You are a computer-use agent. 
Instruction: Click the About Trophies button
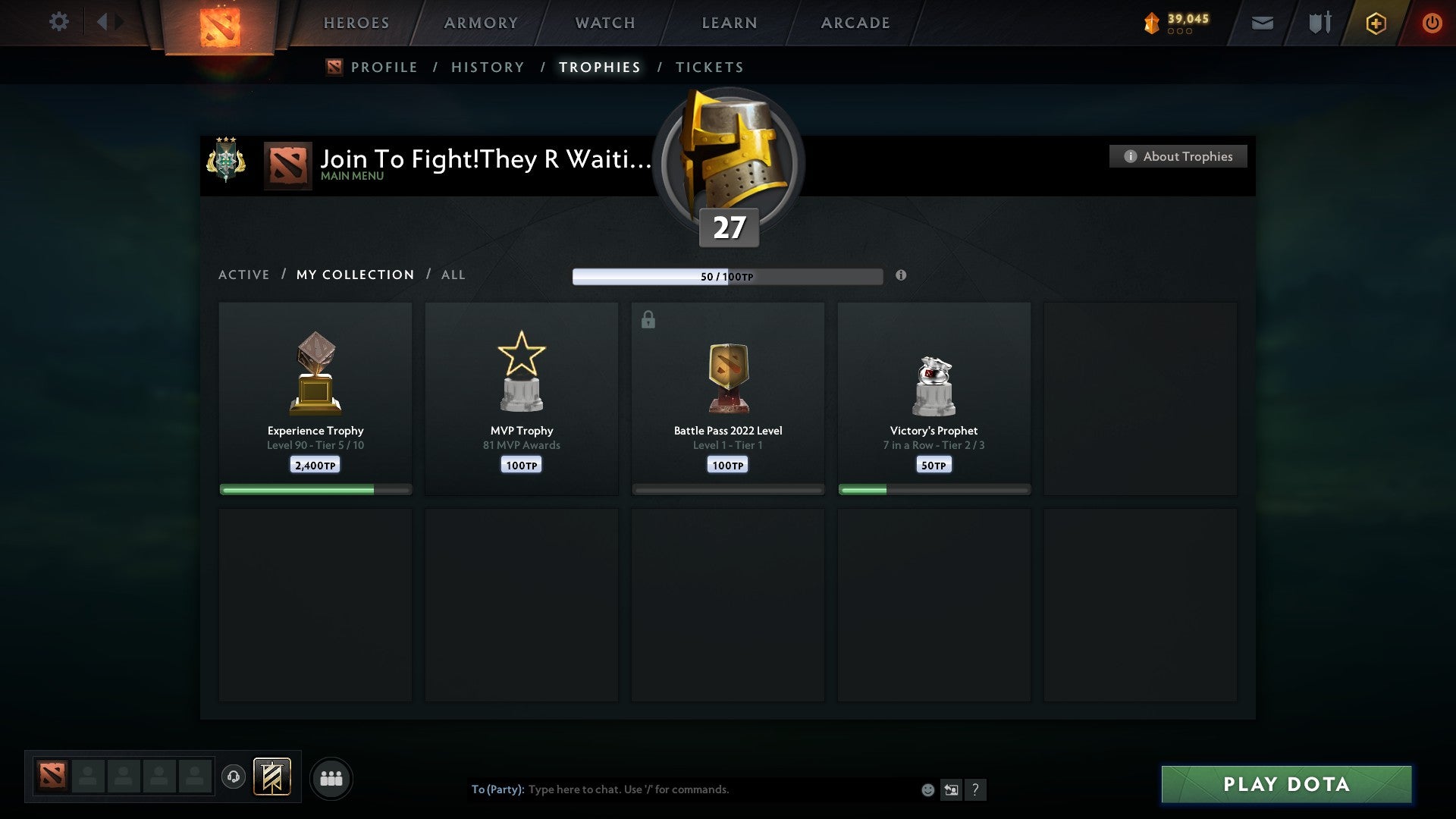coord(1178,156)
